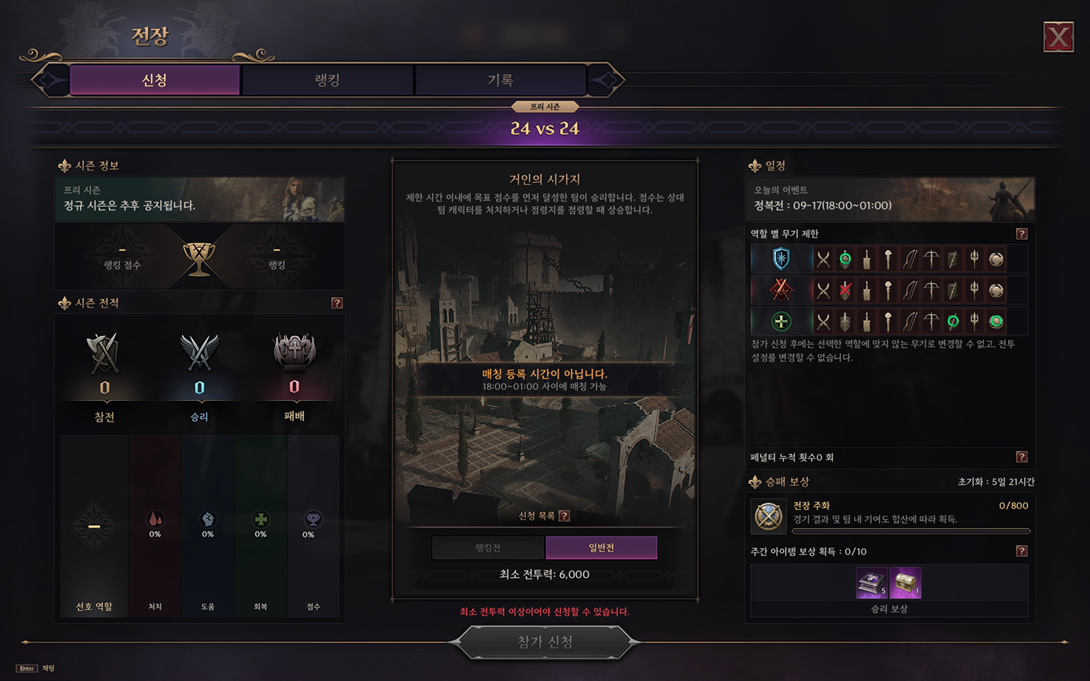The width and height of the screenshot is (1090, 681).
Task: Click the 신청 목록 help icon
Action: tap(564, 516)
